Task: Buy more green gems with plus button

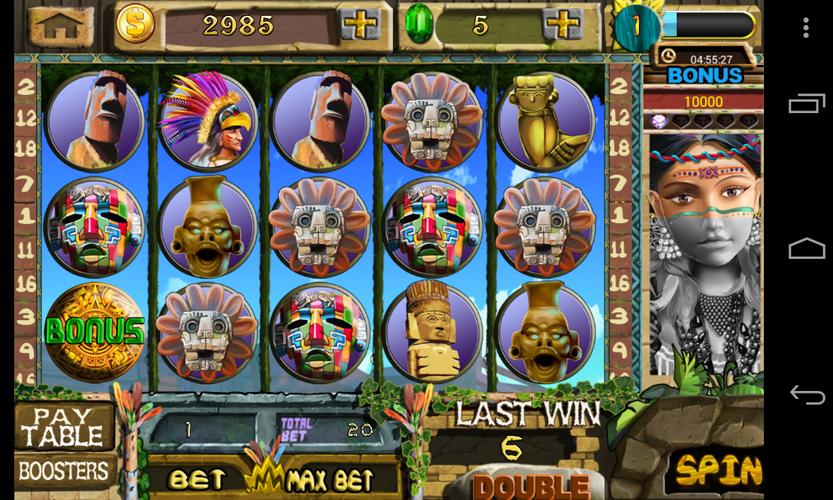Action: point(564,24)
